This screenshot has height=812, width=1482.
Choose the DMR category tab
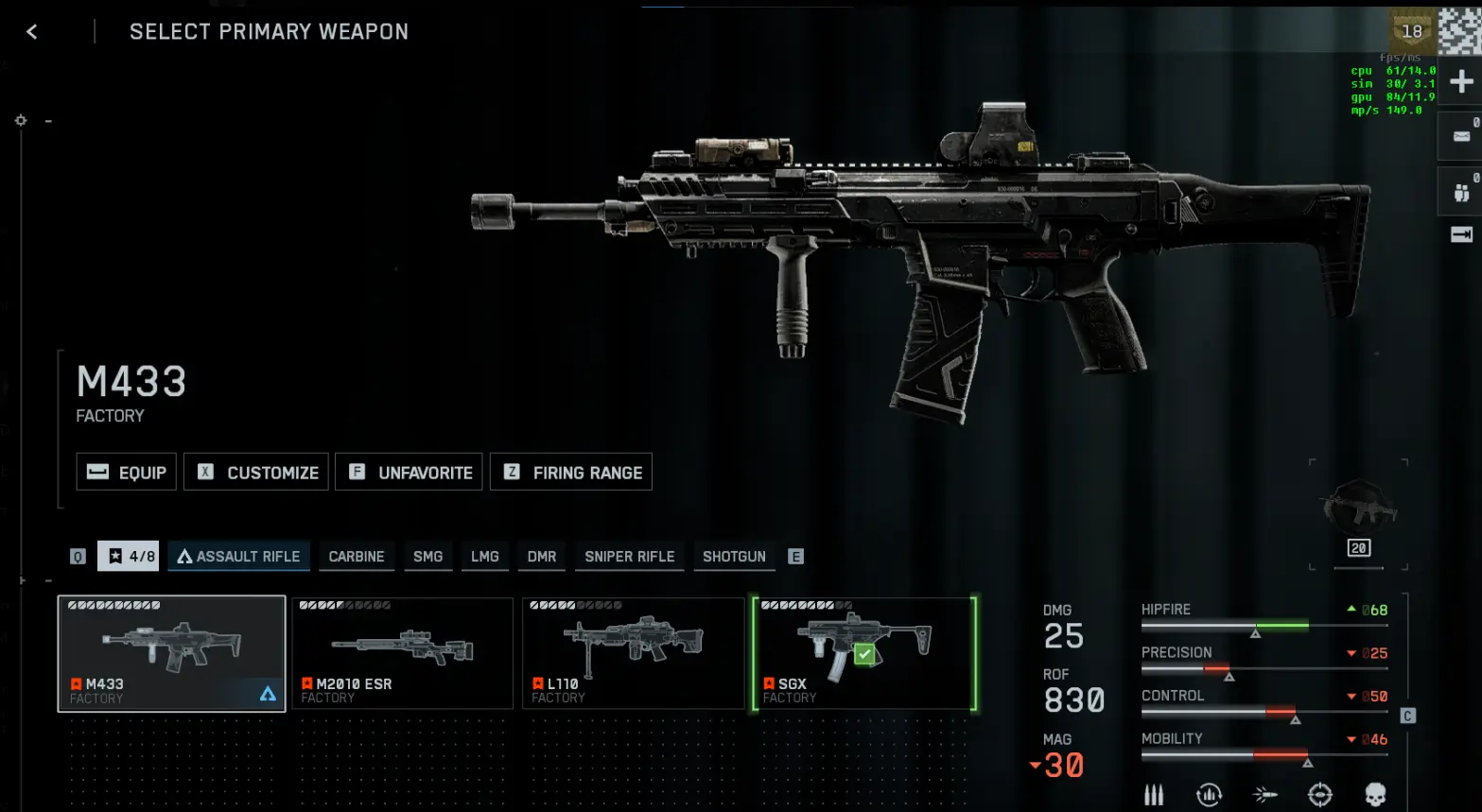click(x=542, y=556)
